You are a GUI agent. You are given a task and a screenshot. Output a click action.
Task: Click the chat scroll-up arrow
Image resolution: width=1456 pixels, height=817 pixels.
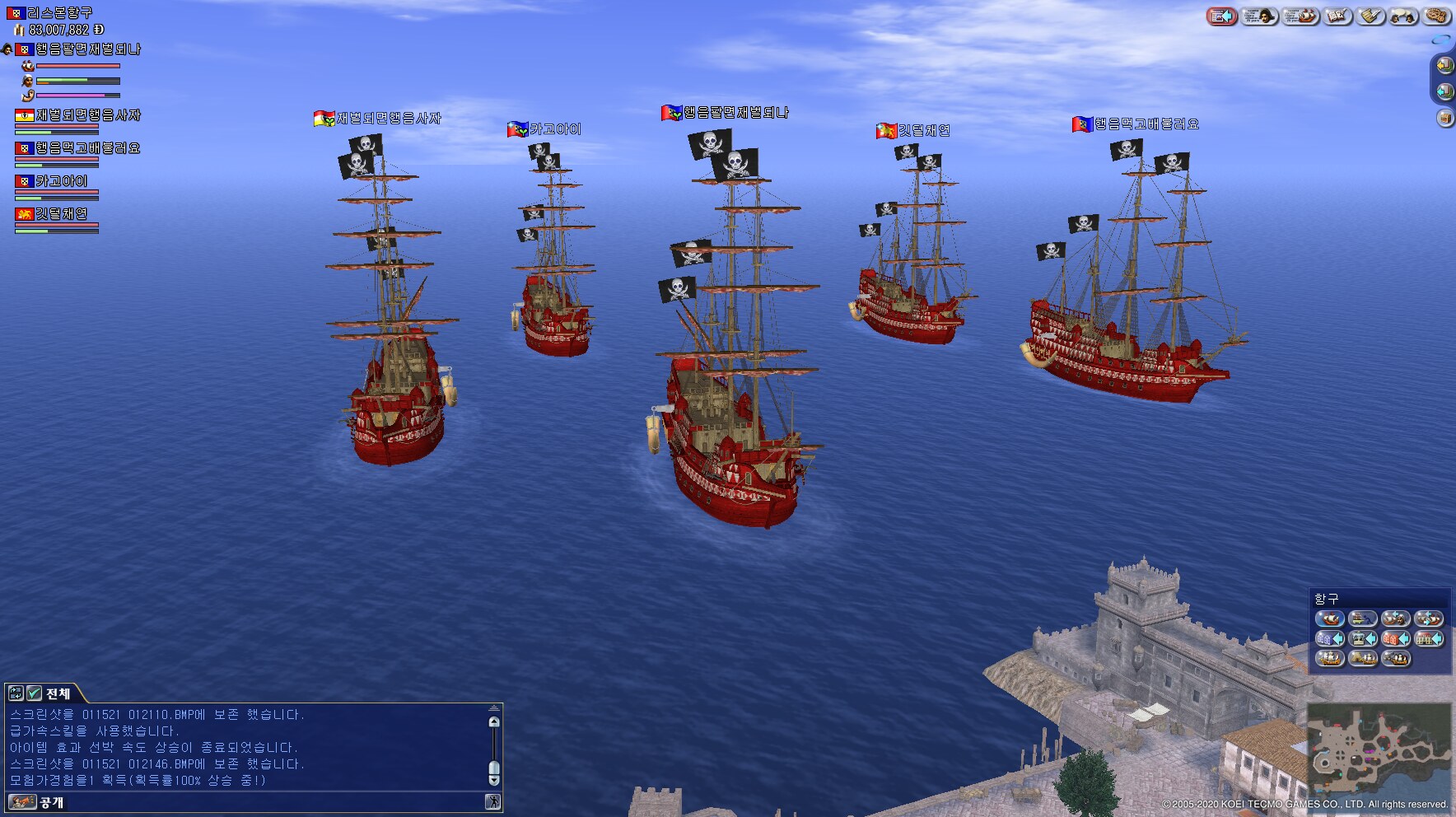click(x=494, y=722)
